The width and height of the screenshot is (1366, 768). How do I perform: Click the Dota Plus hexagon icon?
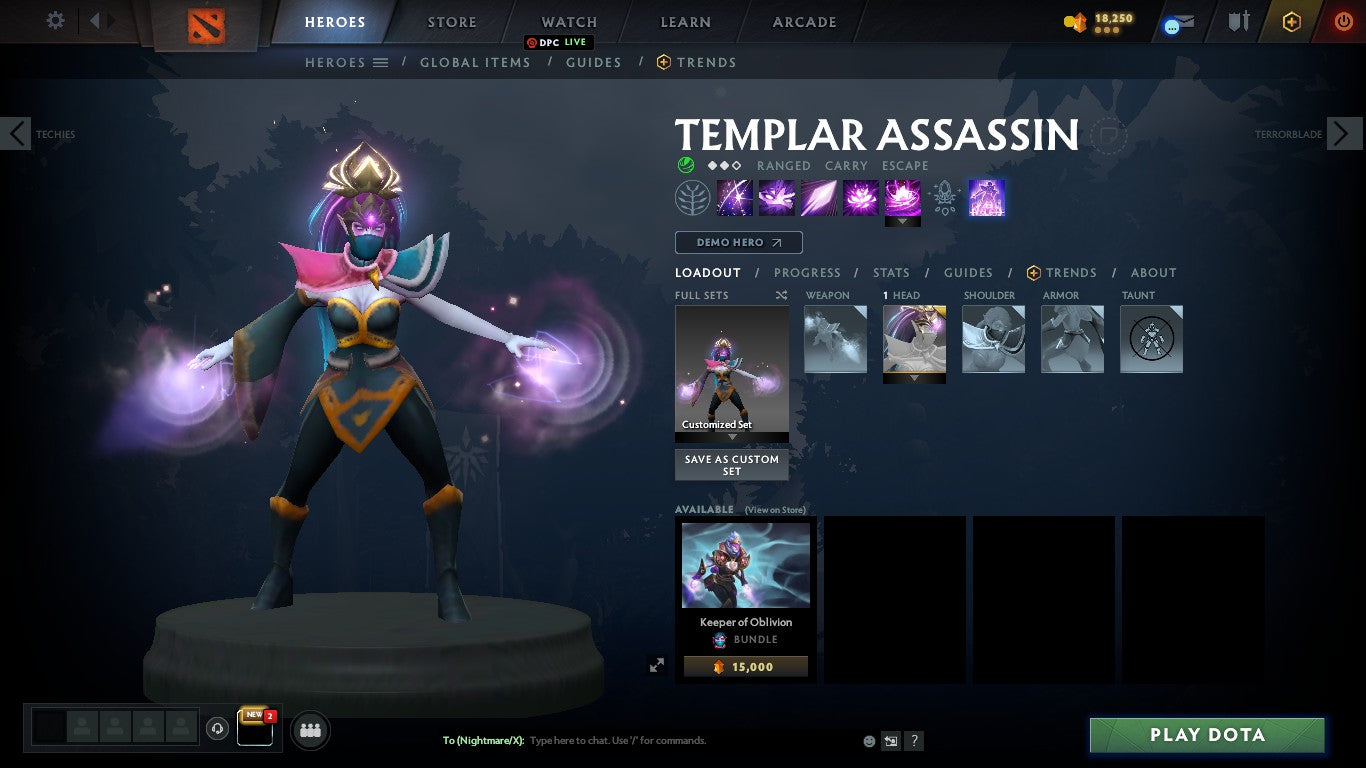click(x=1290, y=22)
